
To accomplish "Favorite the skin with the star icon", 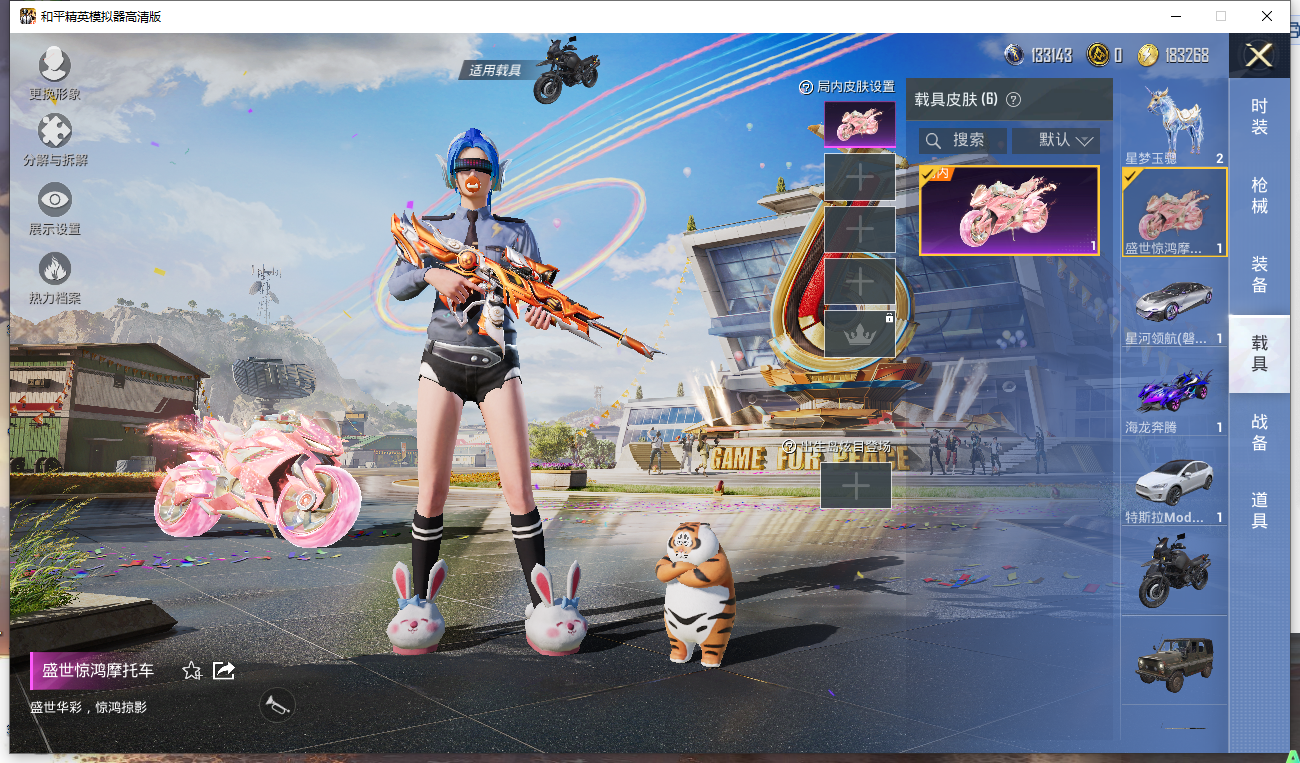I will pyautogui.click(x=192, y=671).
